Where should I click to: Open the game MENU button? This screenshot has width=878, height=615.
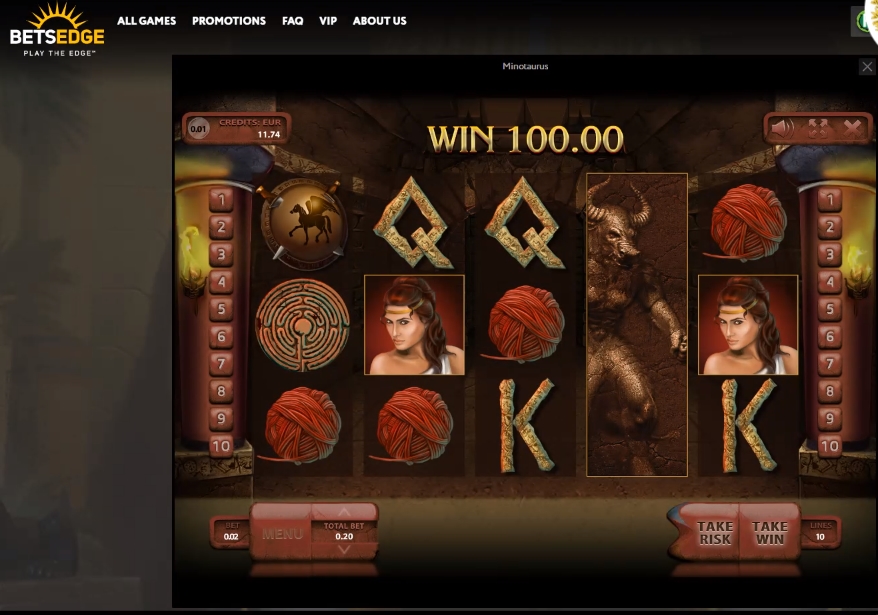(x=282, y=534)
